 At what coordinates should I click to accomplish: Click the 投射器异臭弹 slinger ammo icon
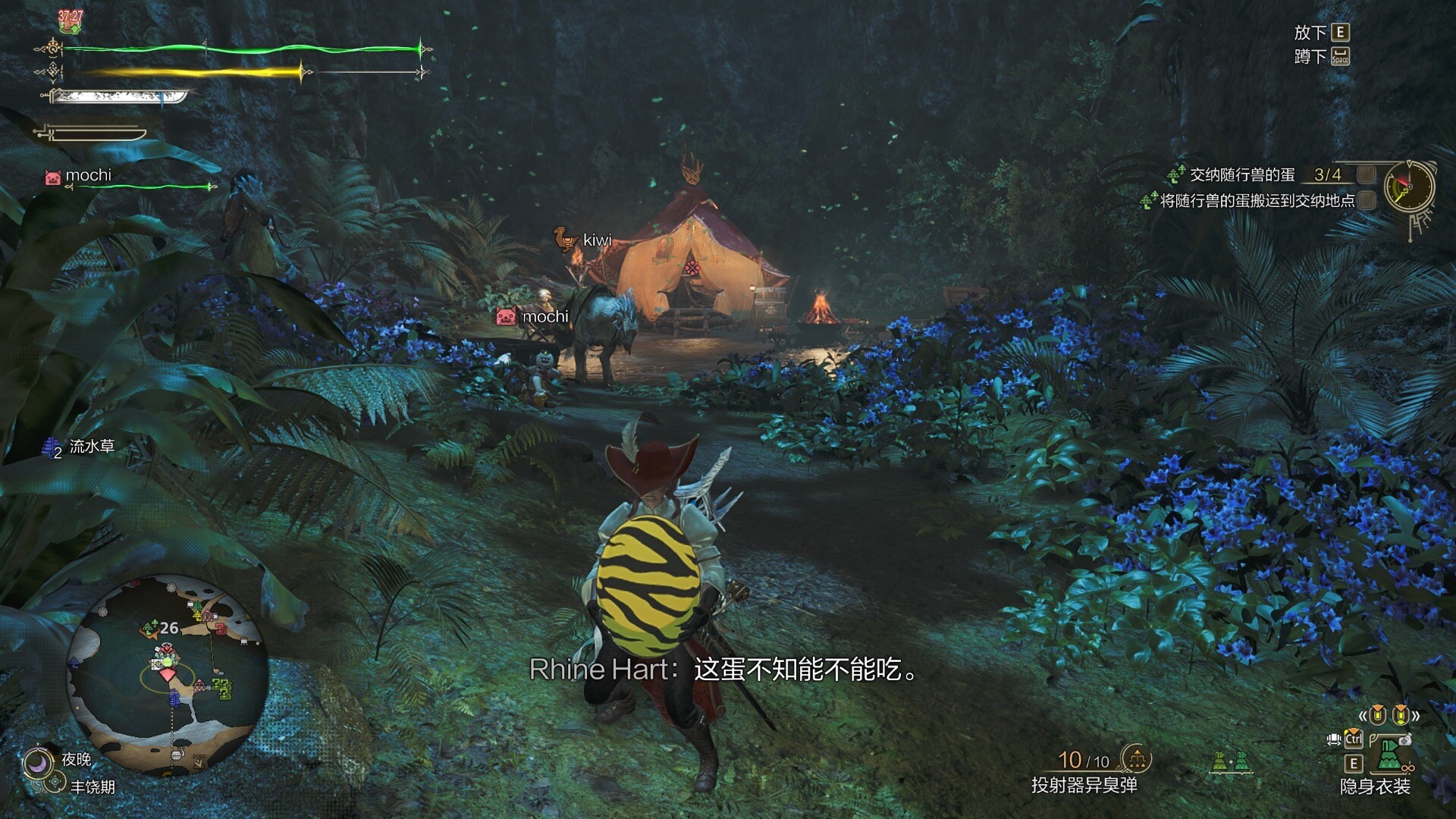[1135, 758]
